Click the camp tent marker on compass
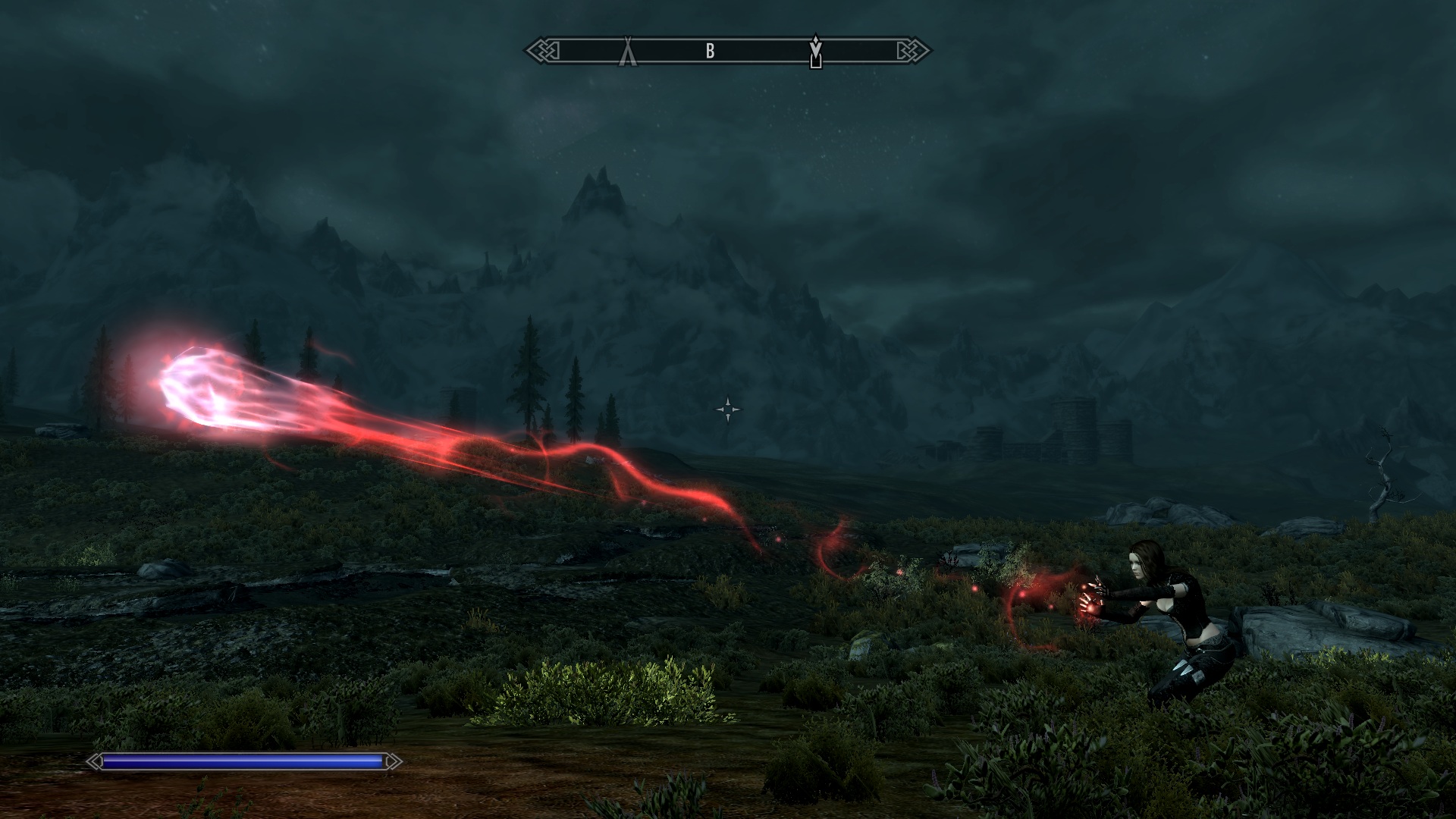 pyautogui.click(x=628, y=52)
